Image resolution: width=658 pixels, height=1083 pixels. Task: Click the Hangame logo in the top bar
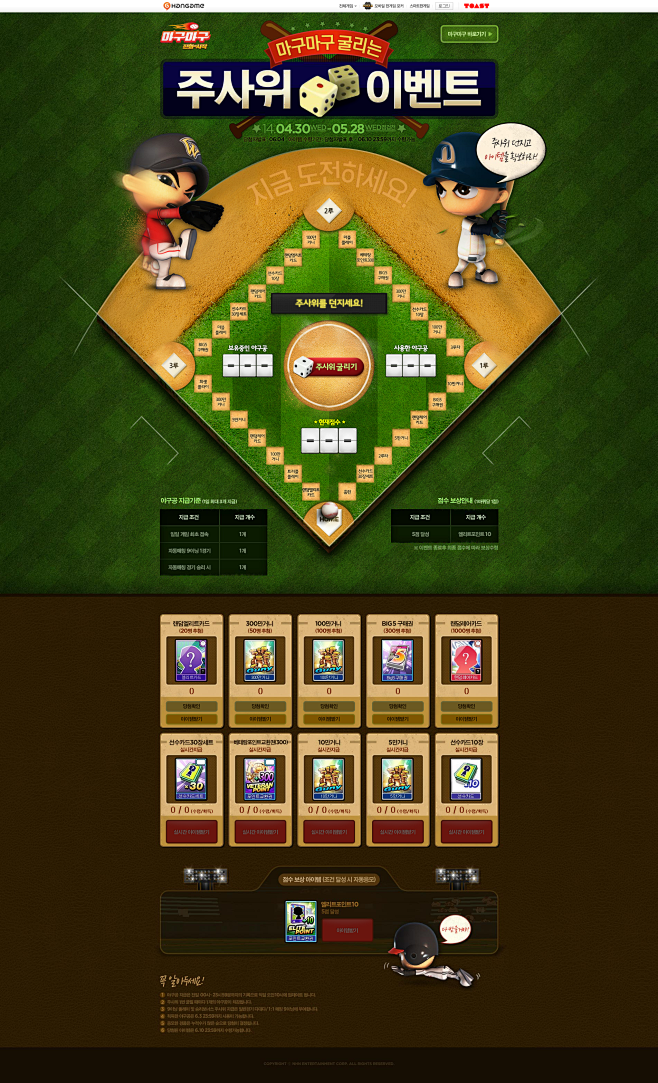(183, 6)
